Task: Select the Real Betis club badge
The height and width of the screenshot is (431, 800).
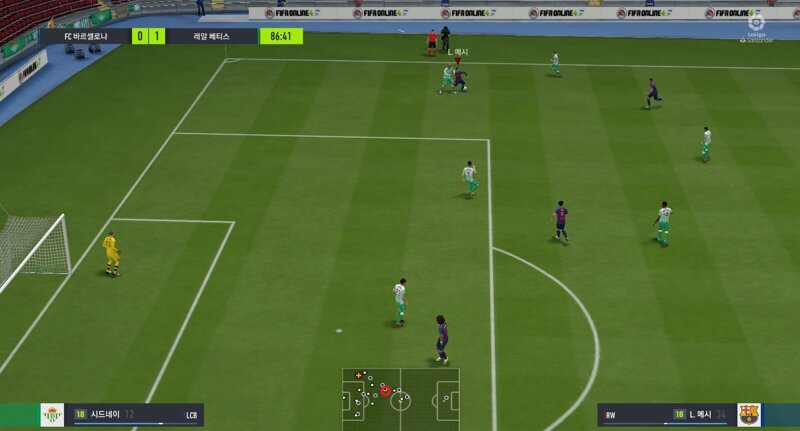Action: [x=52, y=415]
